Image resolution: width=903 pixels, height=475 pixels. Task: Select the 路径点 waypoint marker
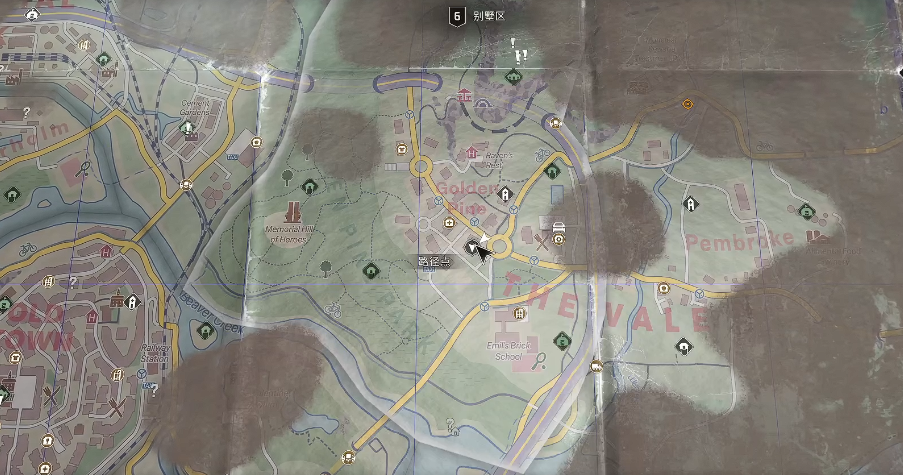click(474, 246)
